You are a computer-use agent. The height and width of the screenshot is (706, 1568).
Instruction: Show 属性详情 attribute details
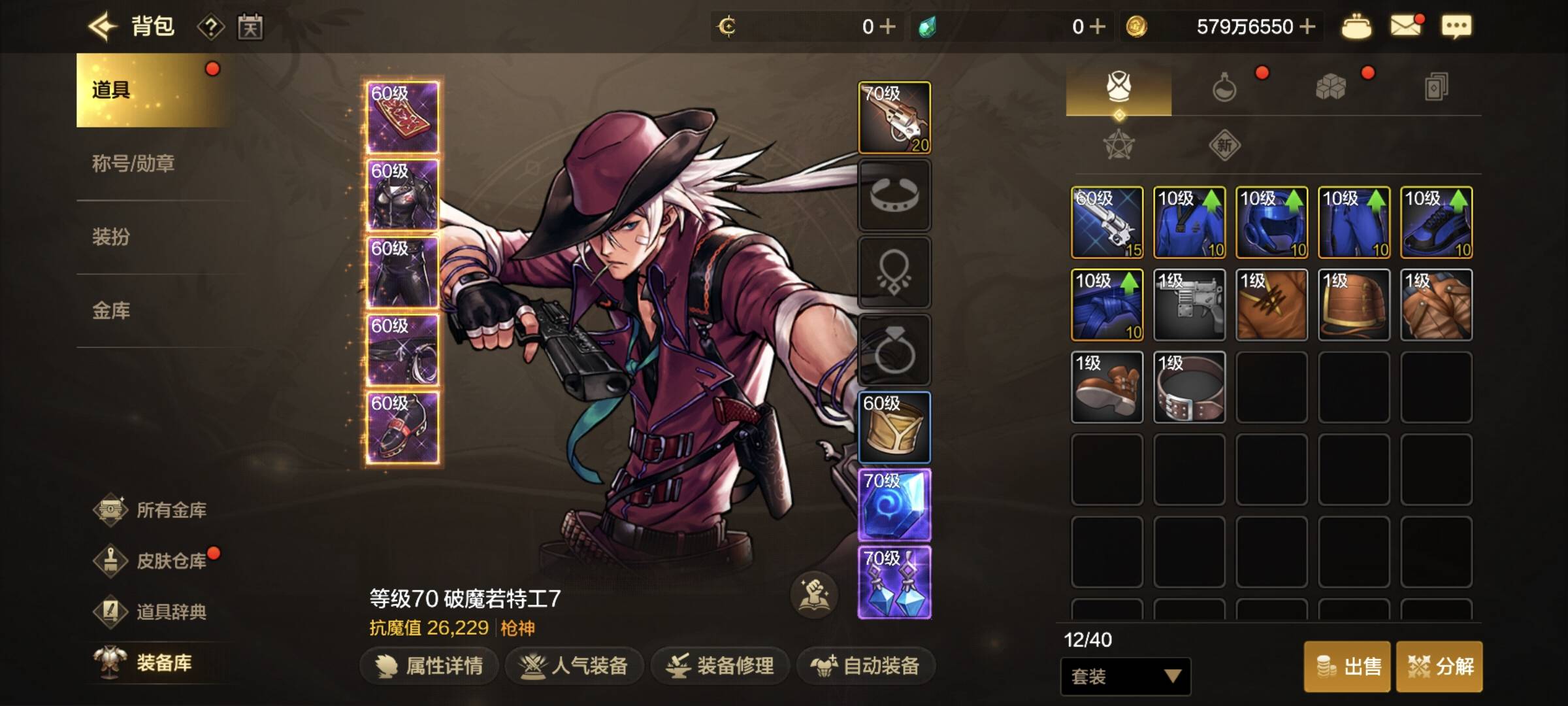point(429,666)
